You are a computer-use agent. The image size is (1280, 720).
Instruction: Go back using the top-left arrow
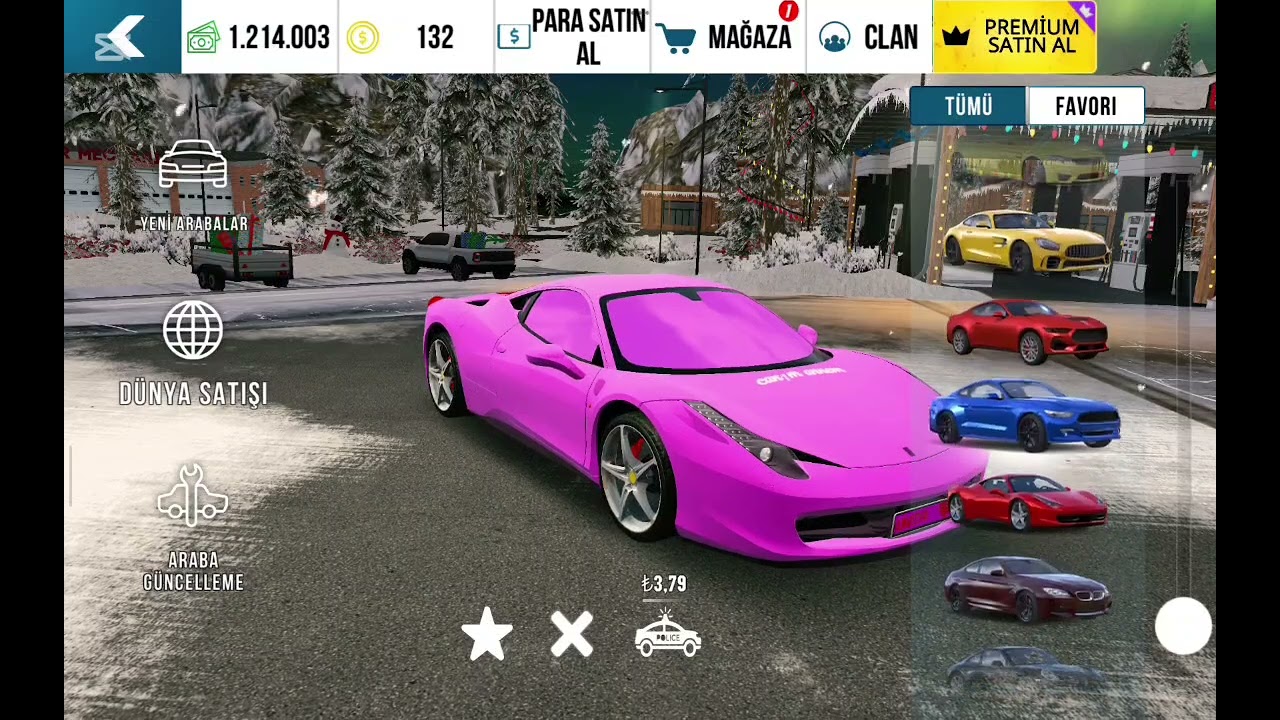click(x=122, y=37)
